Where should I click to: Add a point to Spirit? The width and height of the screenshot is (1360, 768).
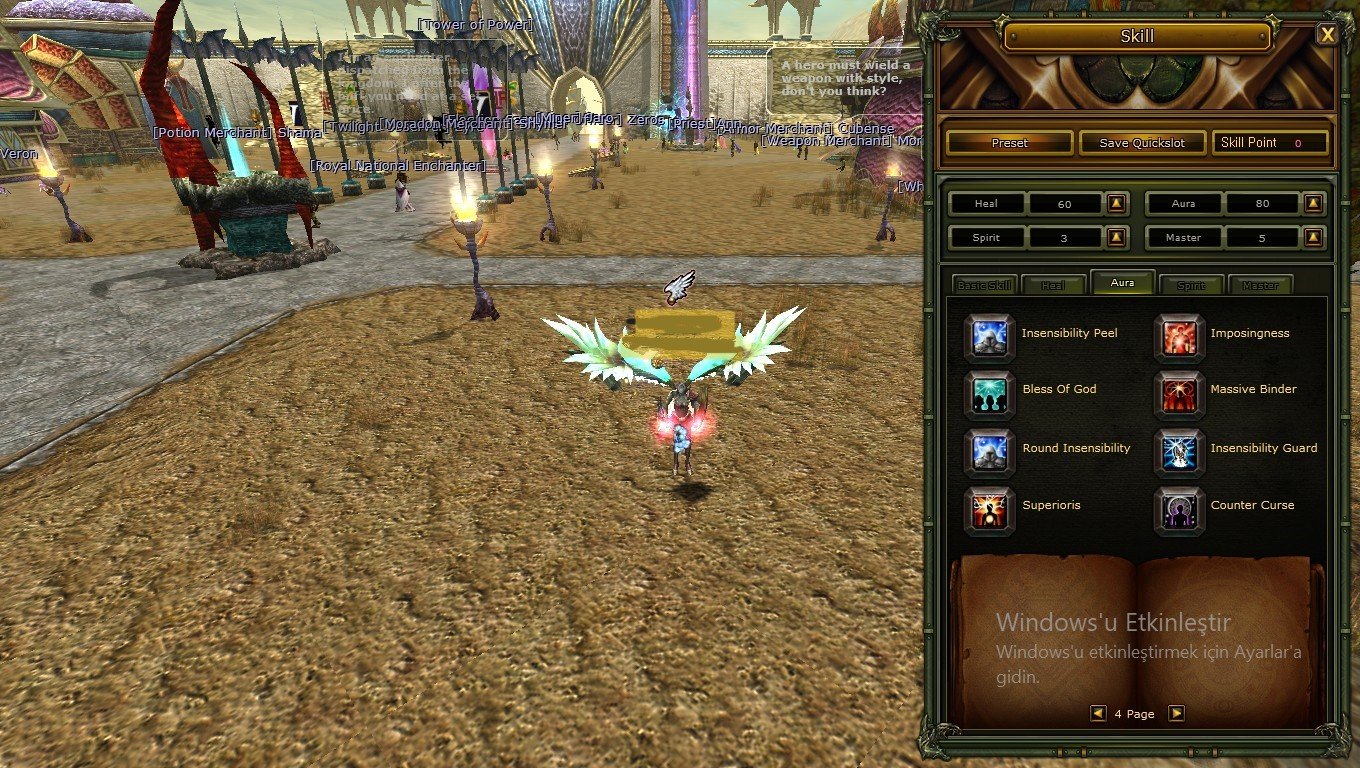coord(1117,238)
